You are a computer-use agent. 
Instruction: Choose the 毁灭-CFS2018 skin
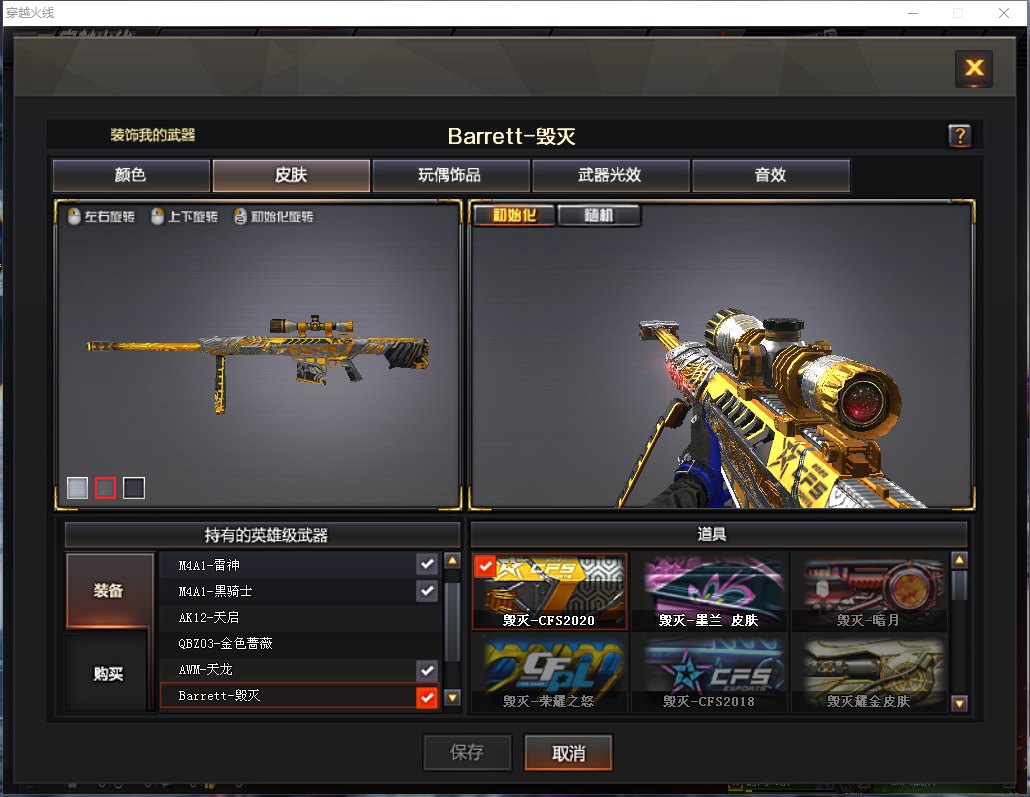click(709, 672)
